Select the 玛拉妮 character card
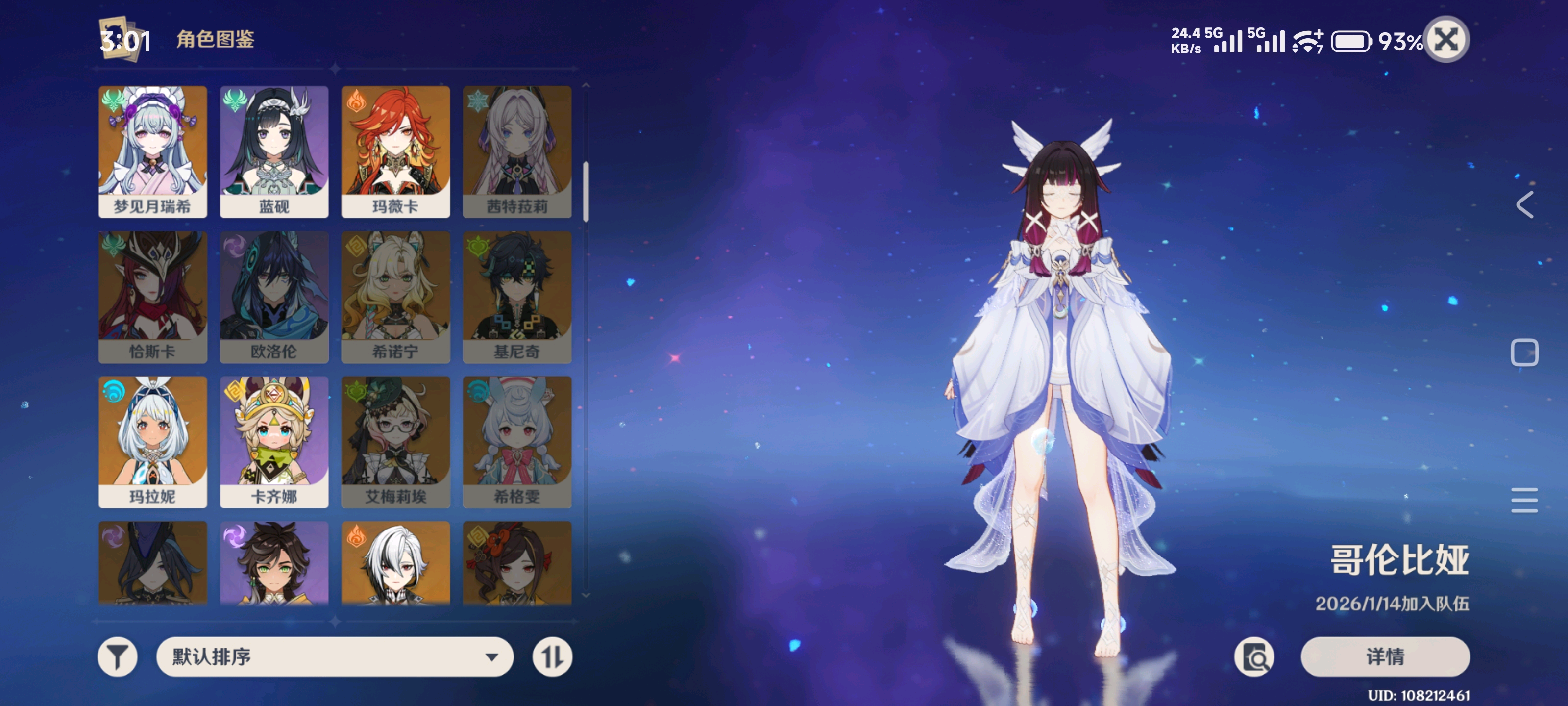 coord(153,442)
